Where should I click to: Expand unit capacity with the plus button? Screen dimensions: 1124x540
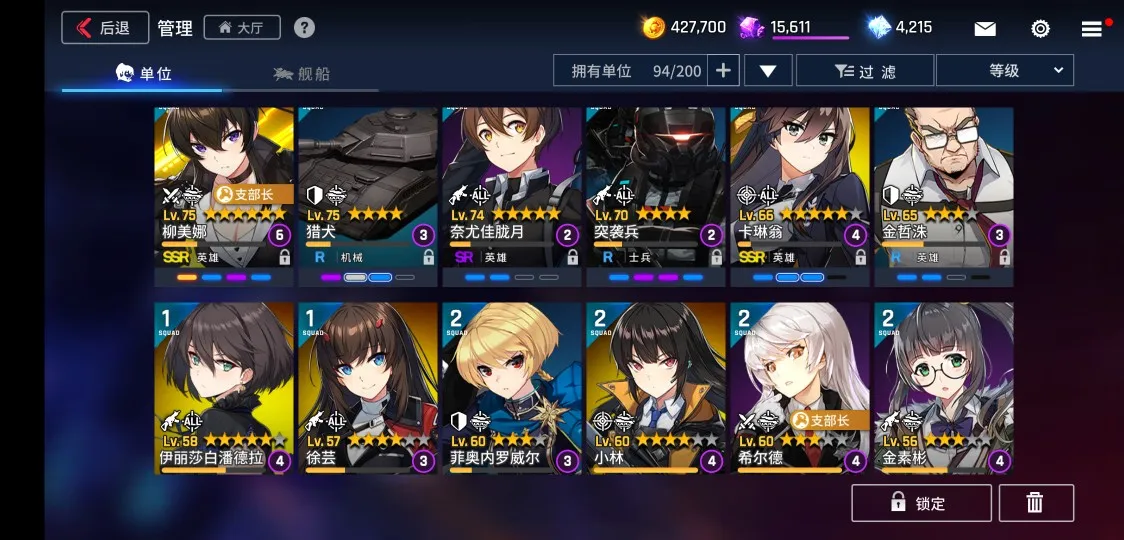pyautogui.click(x=723, y=71)
